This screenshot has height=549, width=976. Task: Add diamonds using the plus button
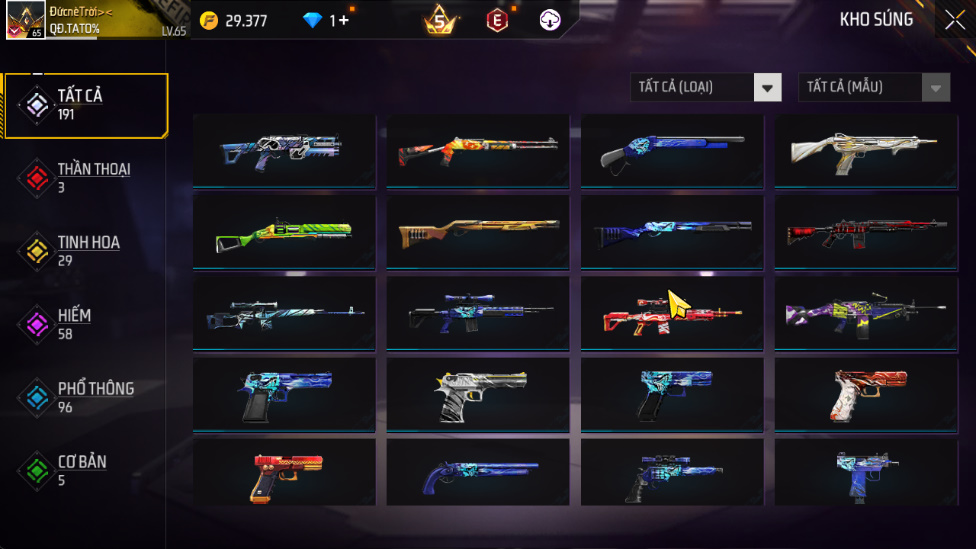click(344, 20)
